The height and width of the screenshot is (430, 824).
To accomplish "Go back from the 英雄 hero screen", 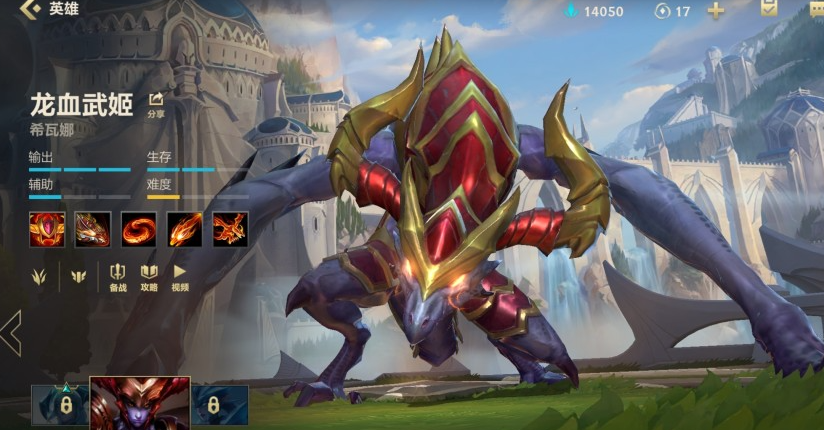I will (31, 10).
